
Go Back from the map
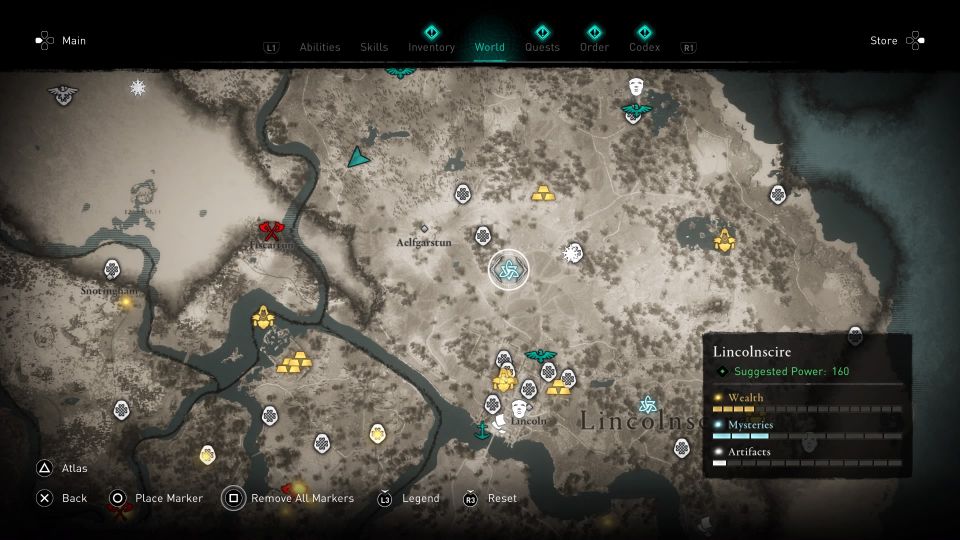click(x=63, y=498)
